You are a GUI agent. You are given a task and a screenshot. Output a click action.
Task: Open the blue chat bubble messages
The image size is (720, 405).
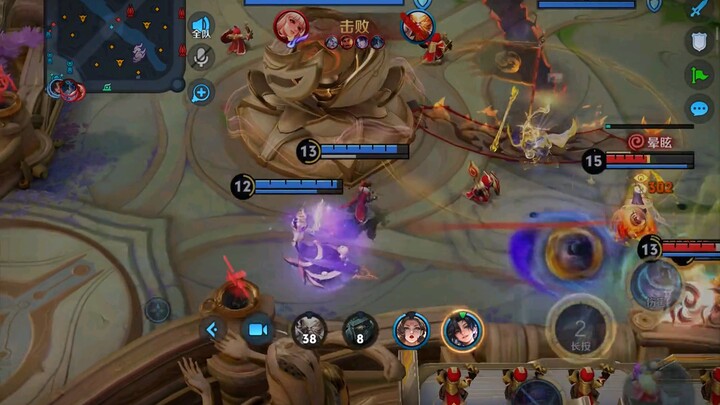697,109
